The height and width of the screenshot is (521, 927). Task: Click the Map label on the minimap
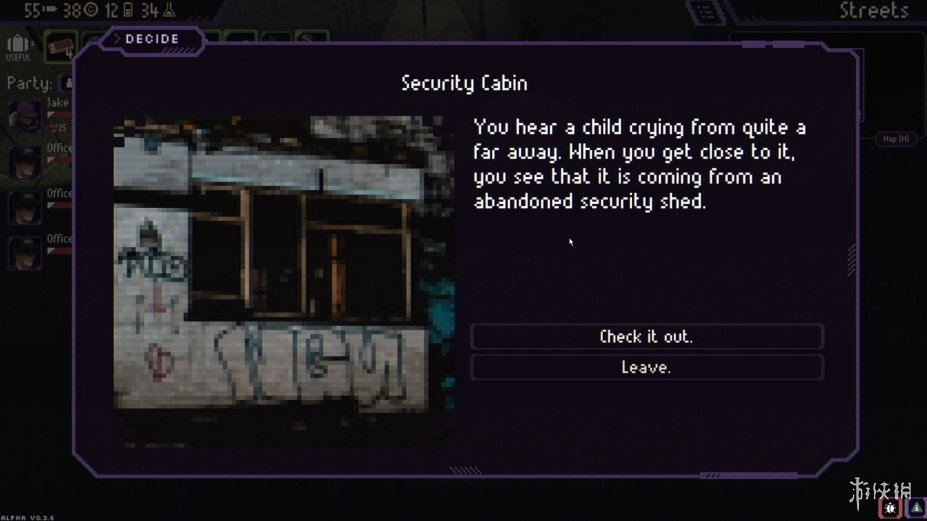click(x=896, y=140)
